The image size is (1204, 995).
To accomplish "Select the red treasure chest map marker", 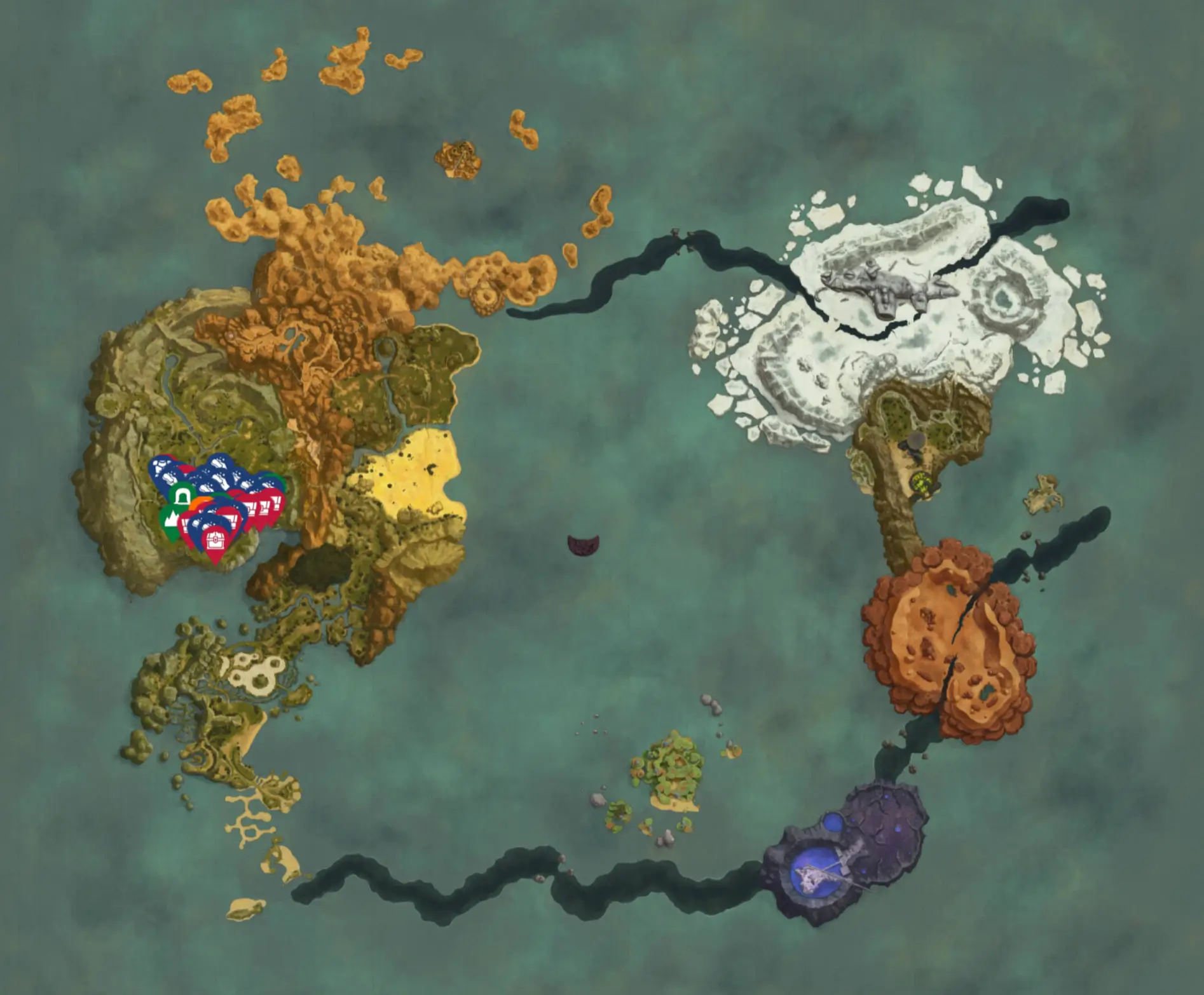I will (215, 540).
